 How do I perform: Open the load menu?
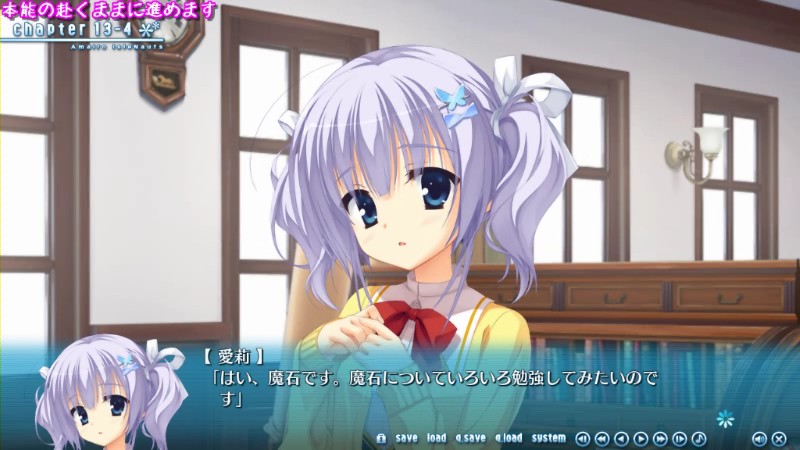click(436, 438)
